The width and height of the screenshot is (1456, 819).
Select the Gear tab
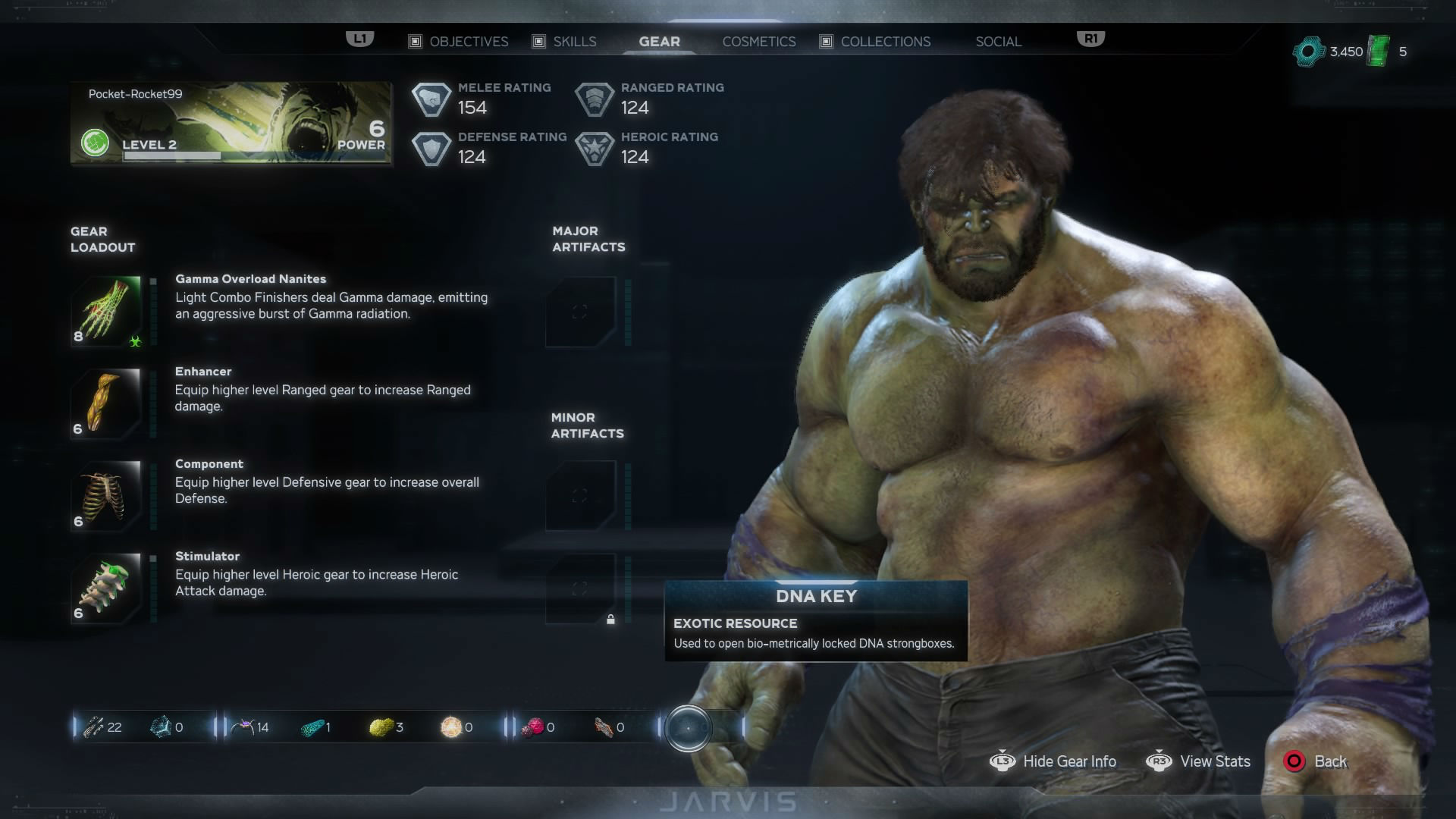click(659, 42)
